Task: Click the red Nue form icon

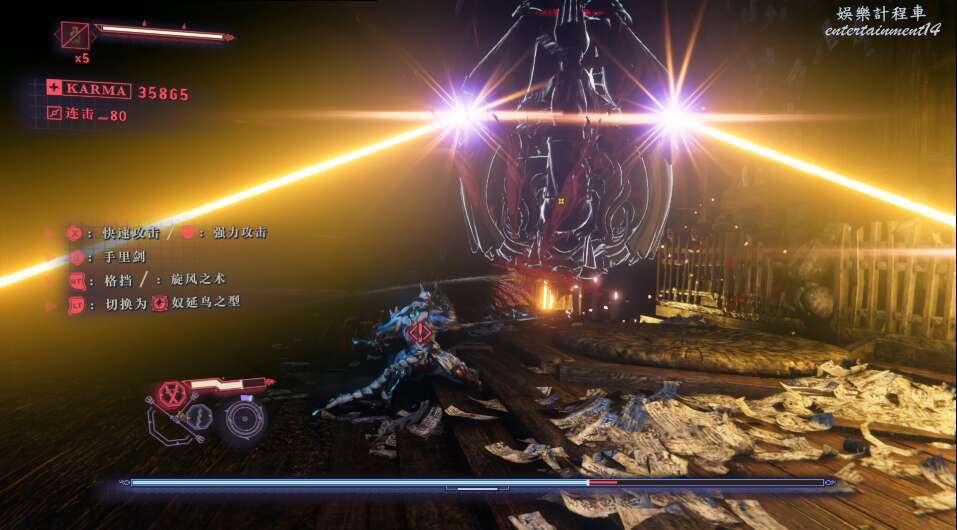Action: click(x=159, y=302)
